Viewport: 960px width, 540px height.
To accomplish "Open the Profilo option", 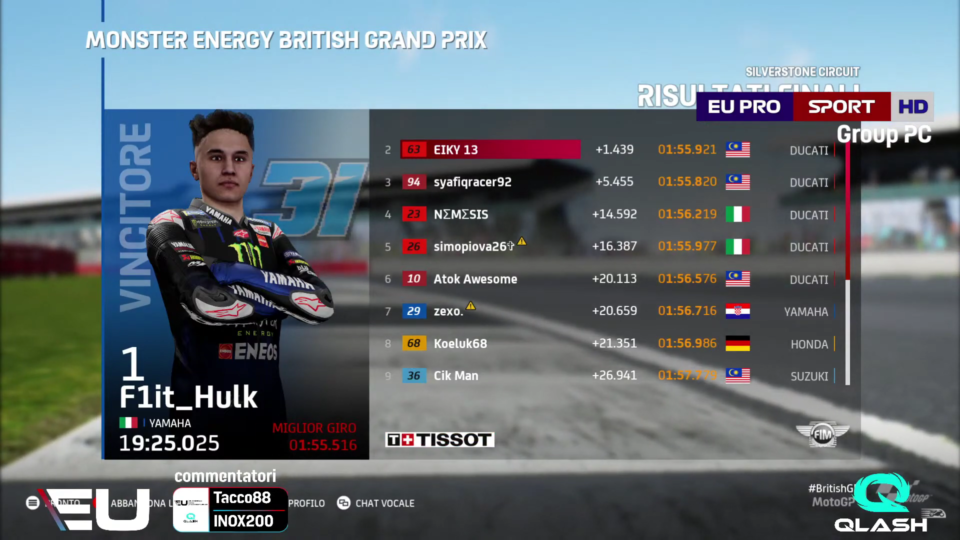I will click(x=307, y=503).
